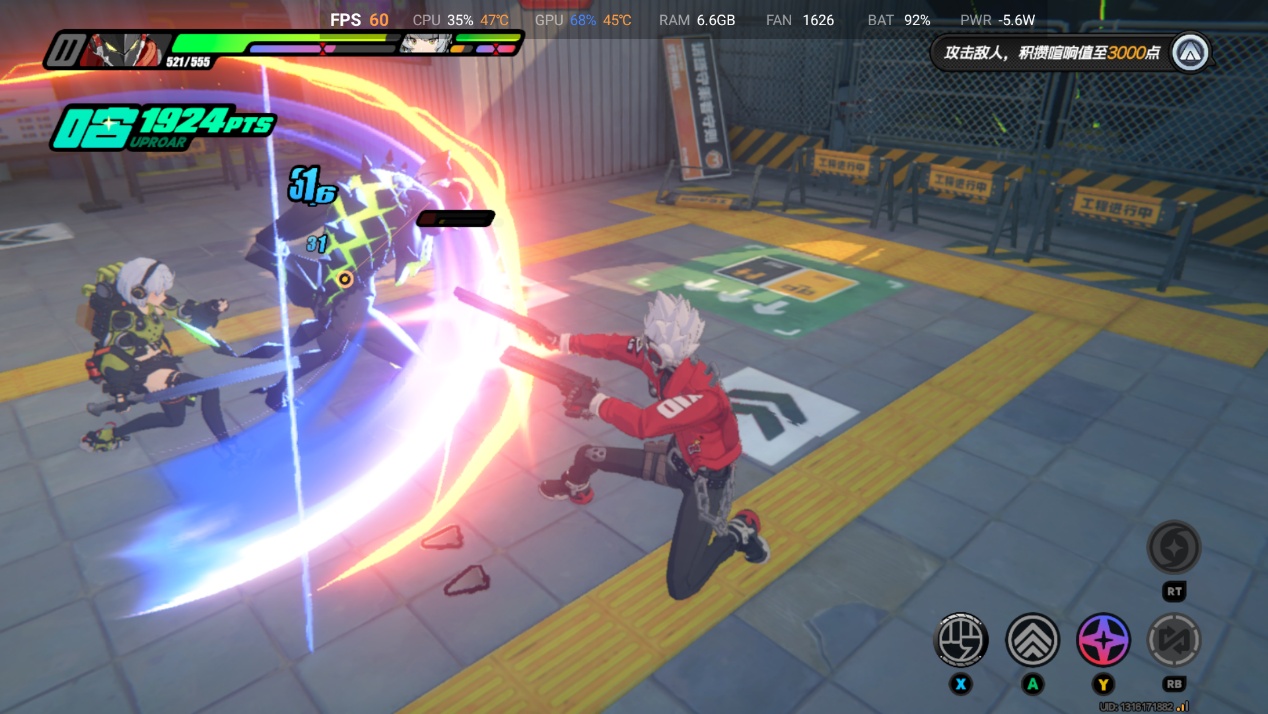Pause the battle with the pause button
The image size is (1268, 714).
[x=67, y=49]
